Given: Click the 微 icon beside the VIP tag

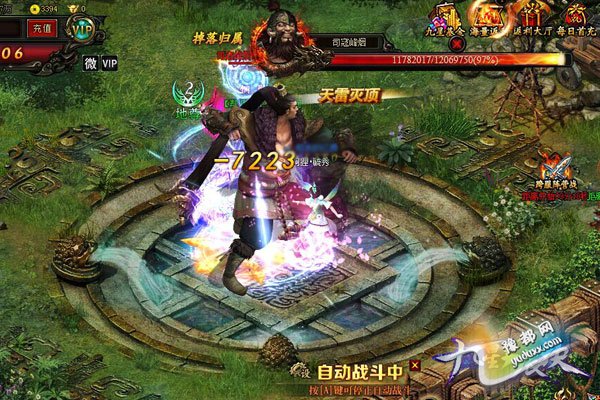Looking at the screenshot, I should click(x=90, y=63).
